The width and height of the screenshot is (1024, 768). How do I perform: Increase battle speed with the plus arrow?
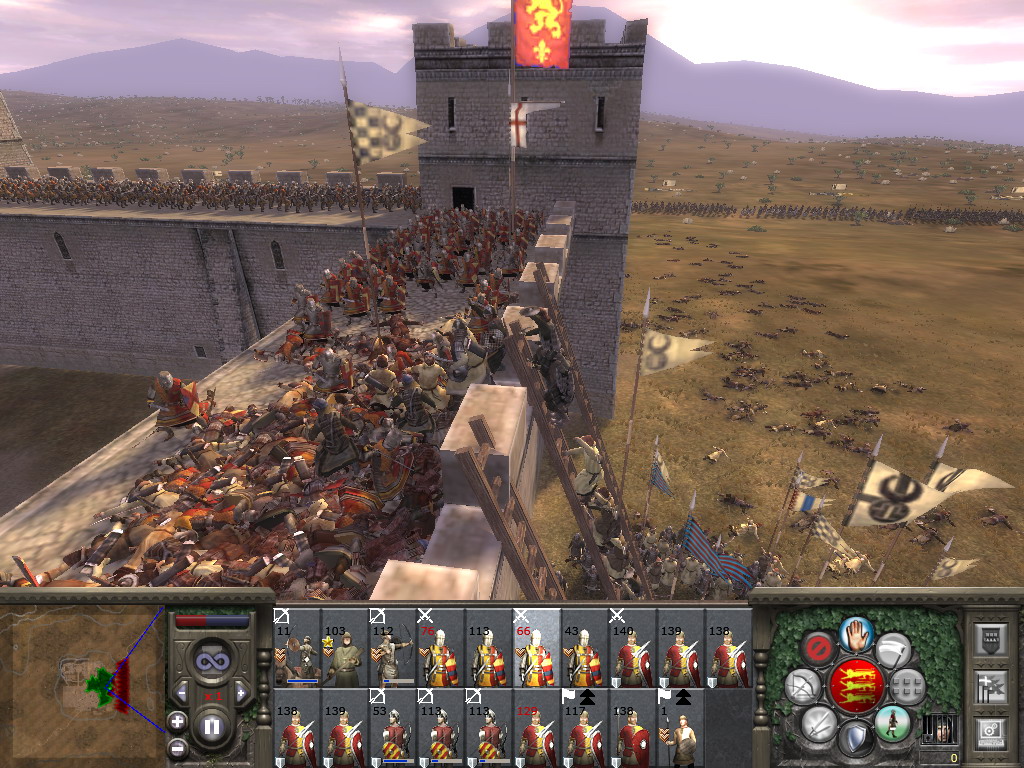241,692
